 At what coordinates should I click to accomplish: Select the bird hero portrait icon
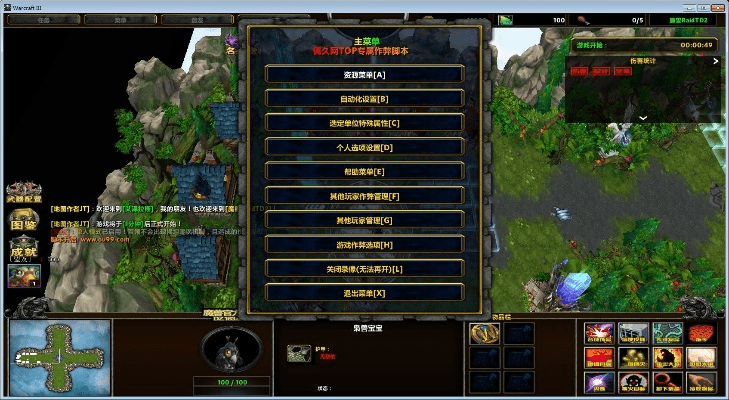click(21, 276)
